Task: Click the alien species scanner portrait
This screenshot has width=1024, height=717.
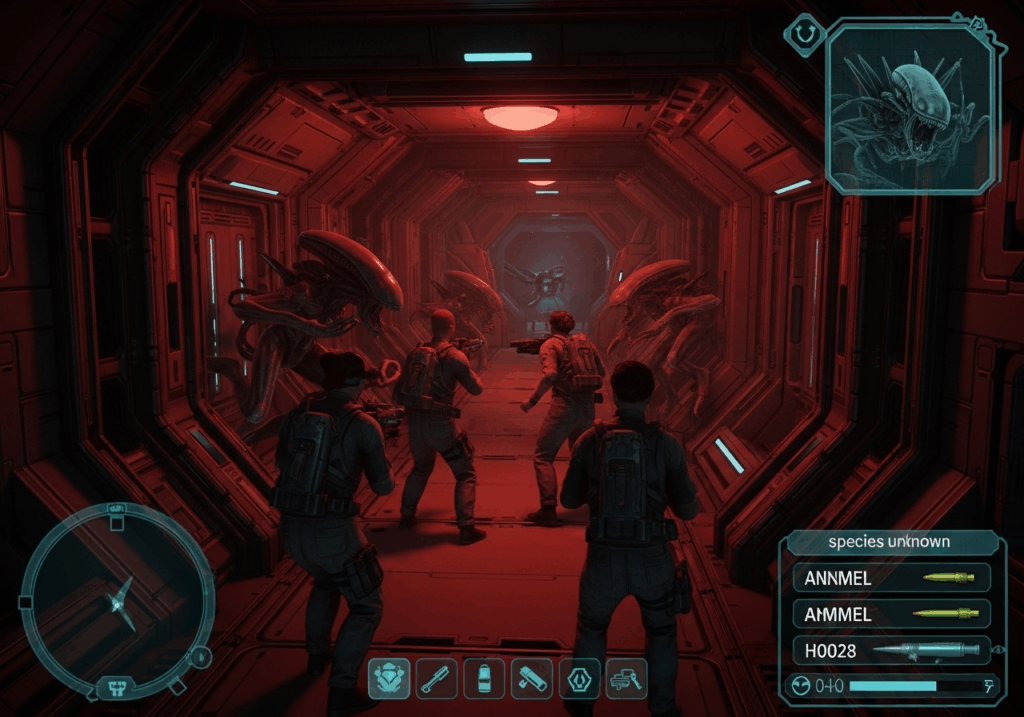Action: click(911, 108)
